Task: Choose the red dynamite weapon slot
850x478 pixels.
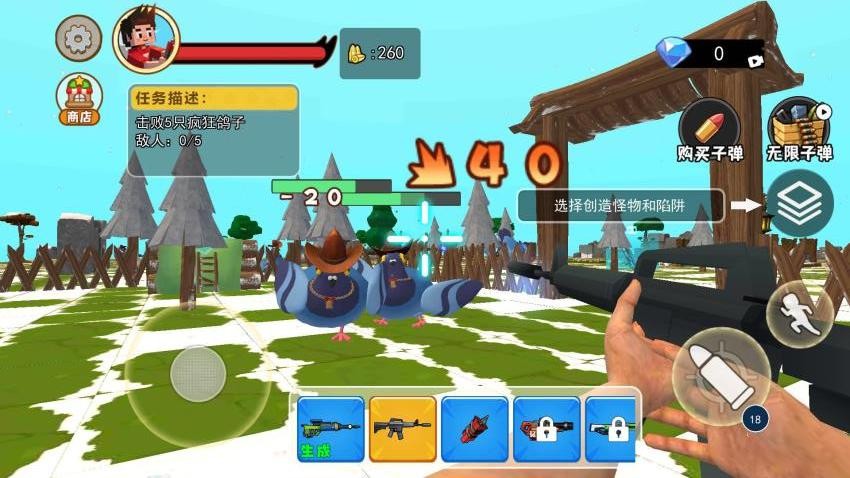Action: pos(474,429)
